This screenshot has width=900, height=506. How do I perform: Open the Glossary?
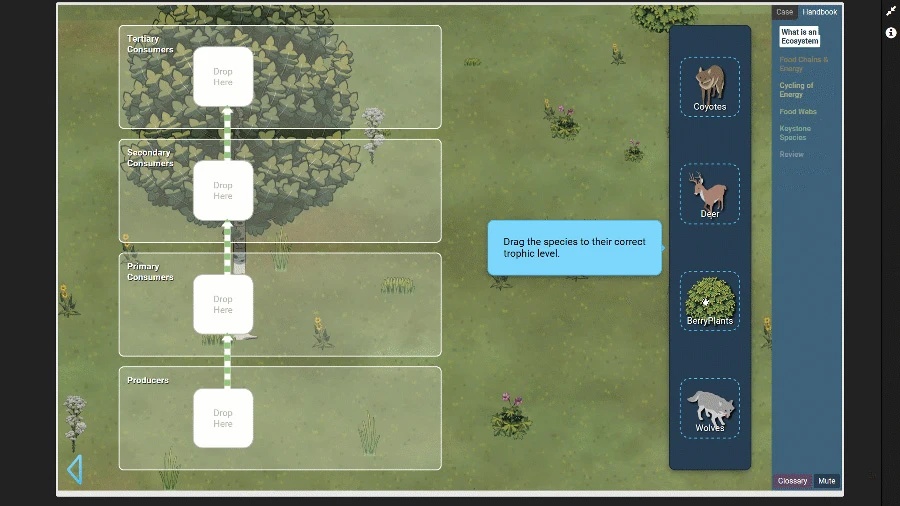pyautogui.click(x=793, y=481)
